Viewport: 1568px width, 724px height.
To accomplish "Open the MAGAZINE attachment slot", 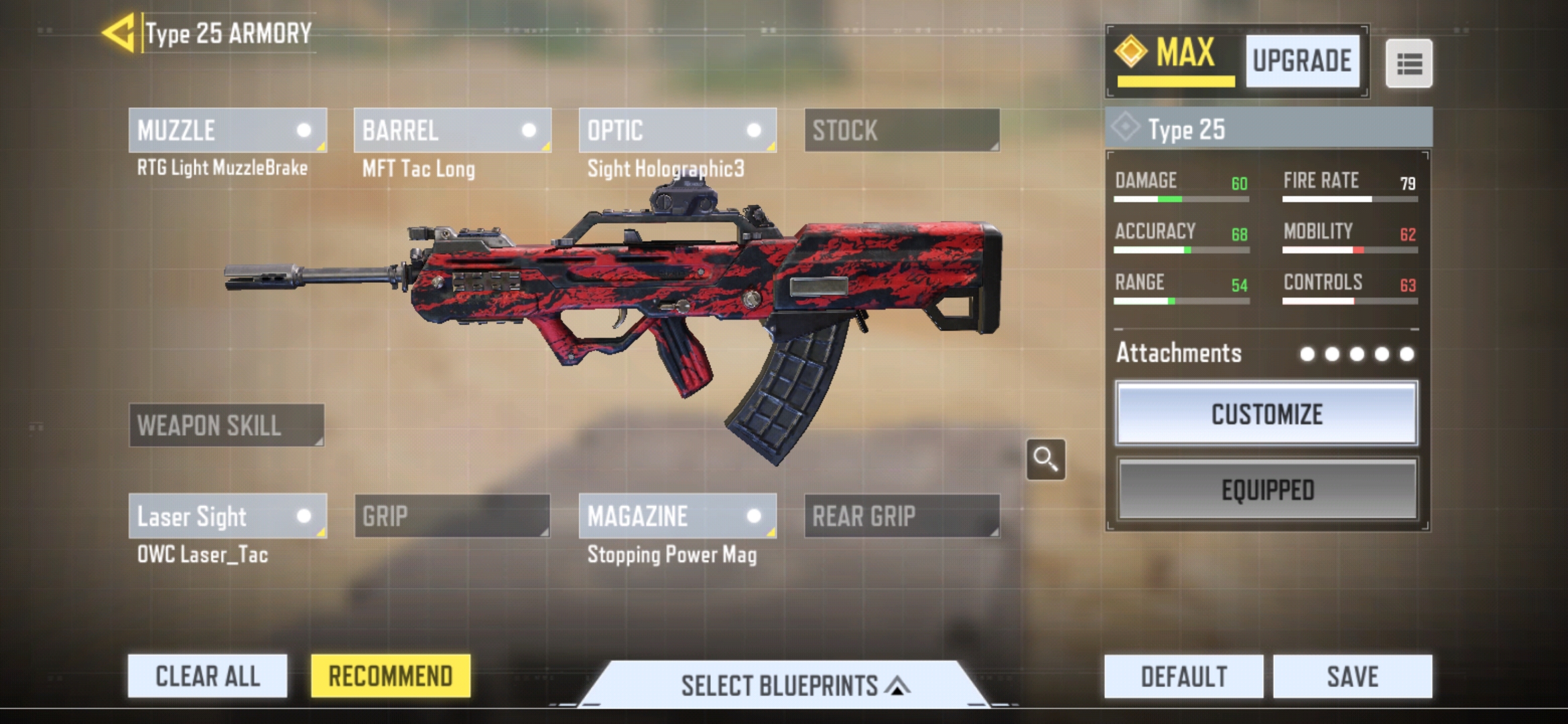I will [x=677, y=516].
